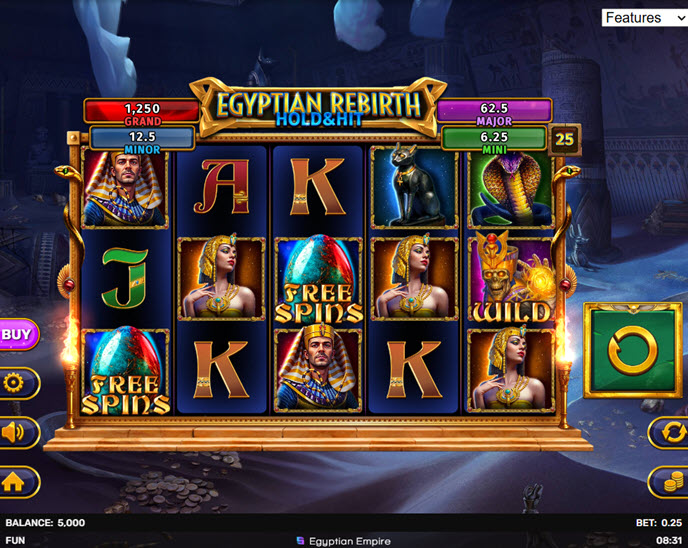Open bet options with the coin stack icon

click(668, 481)
